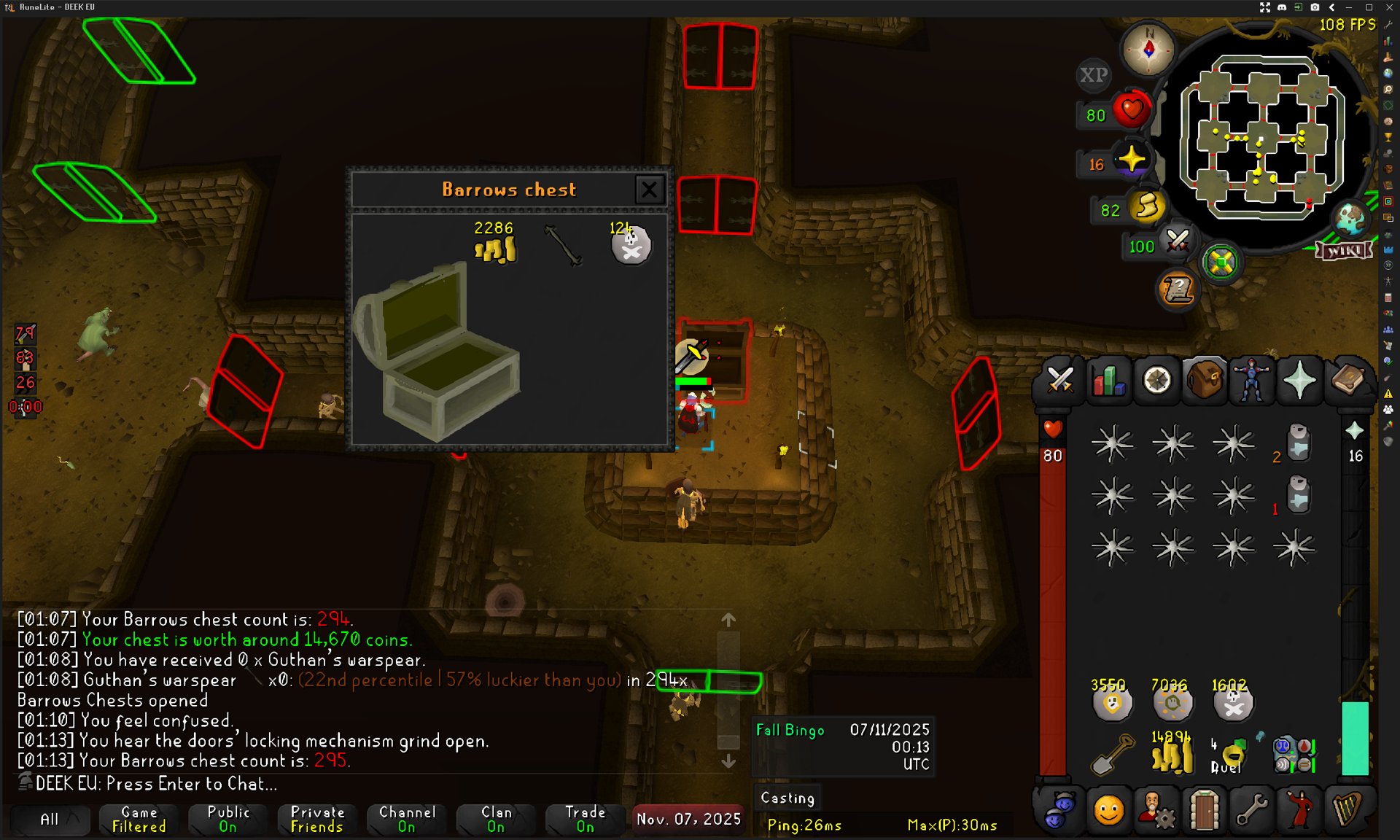This screenshot has width=1400, height=840.
Task: Select the bolt rack reward in the chest
Action: tap(563, 246)
